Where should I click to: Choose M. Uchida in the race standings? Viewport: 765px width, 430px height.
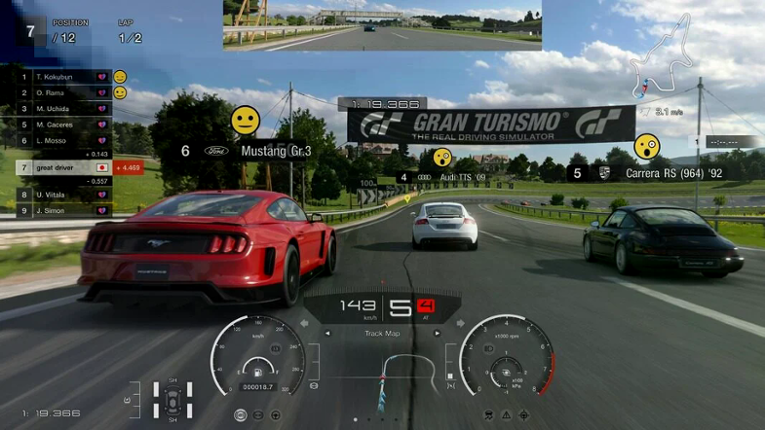tap(62, 108)
